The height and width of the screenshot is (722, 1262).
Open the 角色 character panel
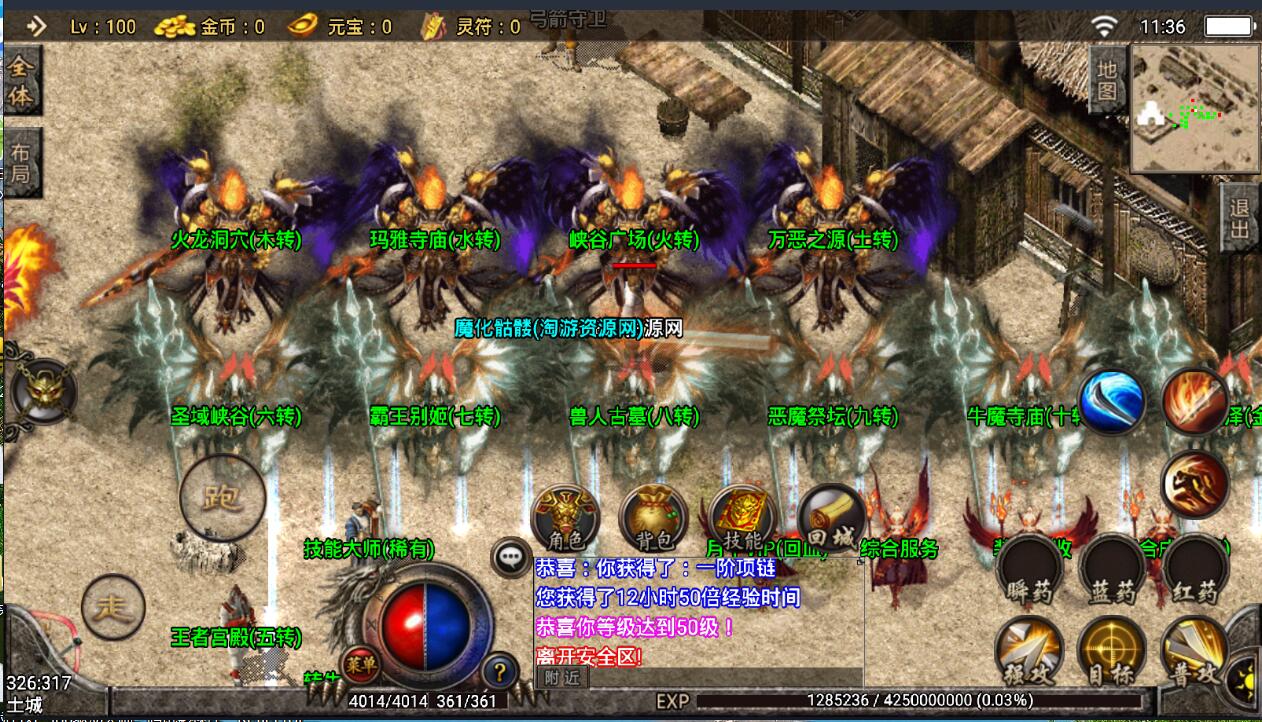click(565, 519)
